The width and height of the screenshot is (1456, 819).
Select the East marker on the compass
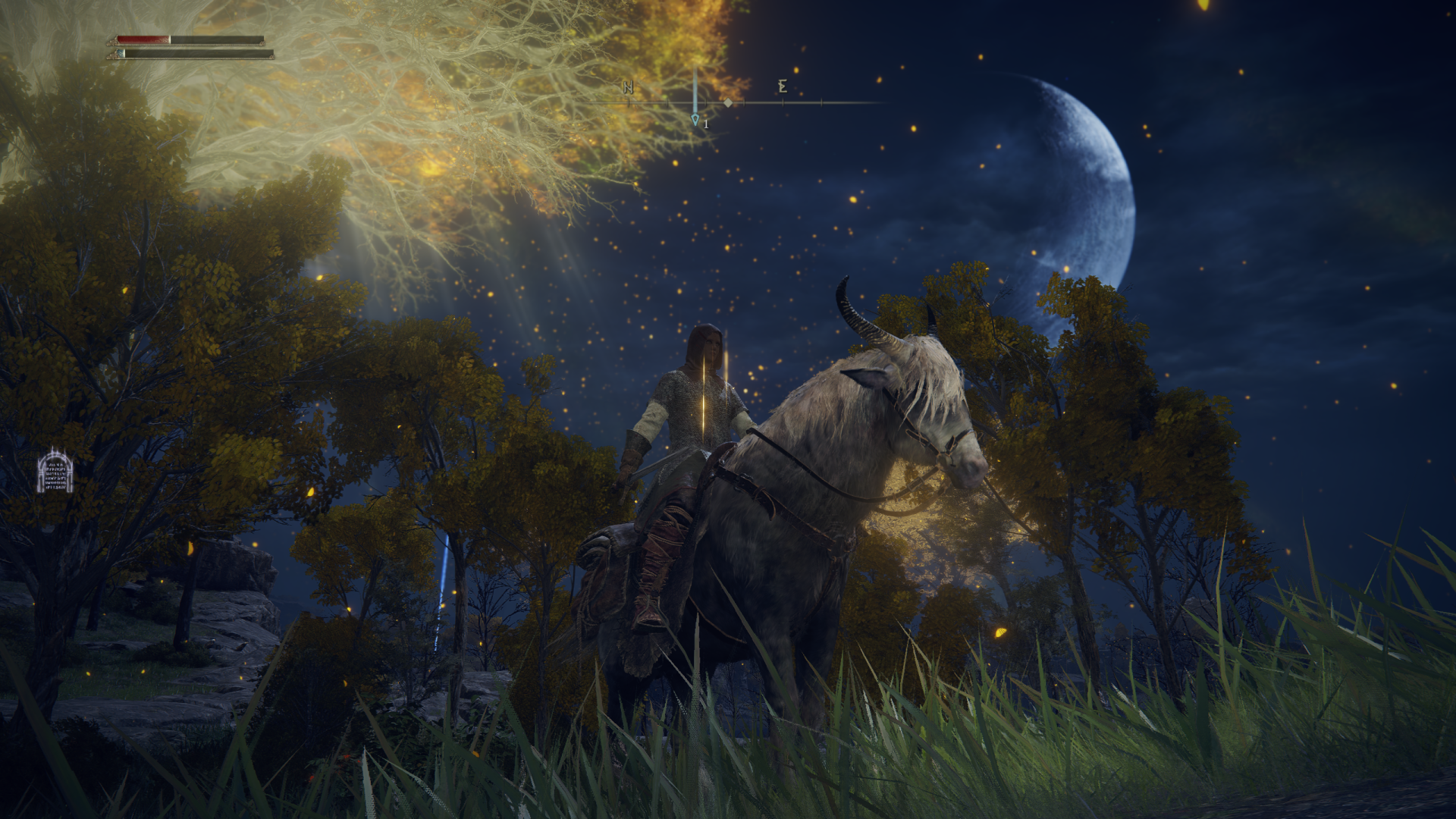coord(784,86)
